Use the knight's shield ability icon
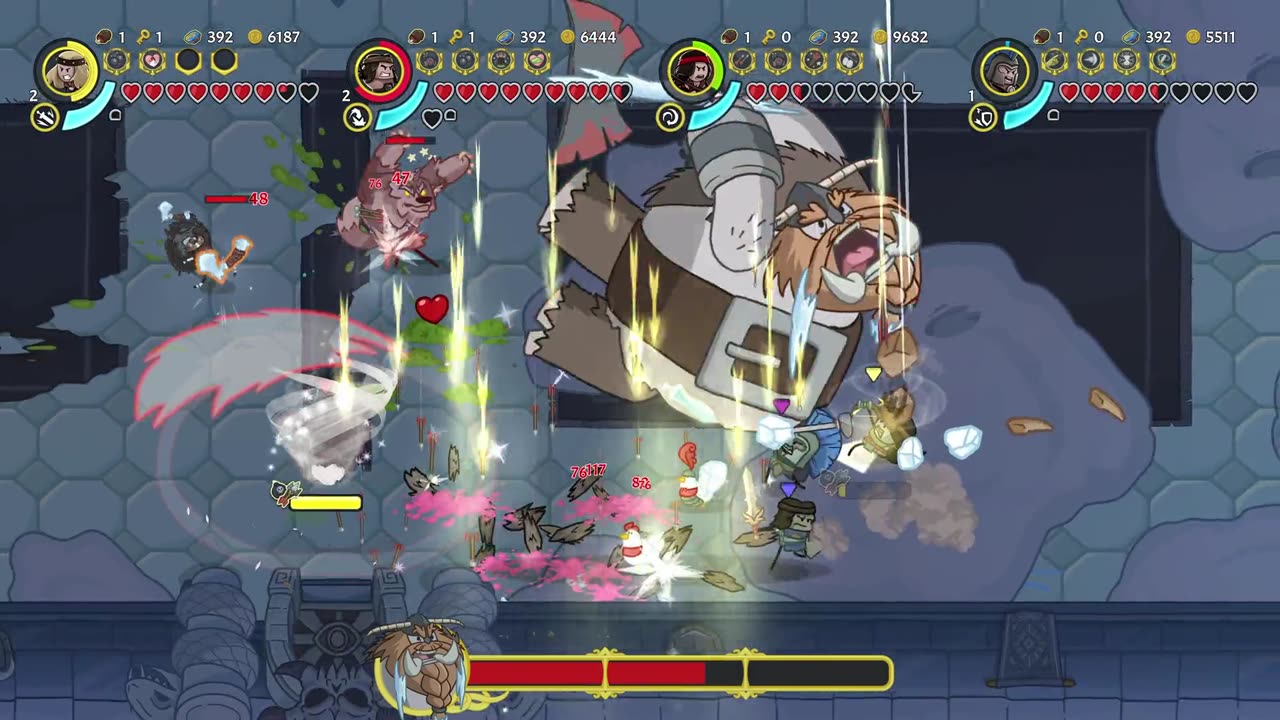The height and width of the screenshot is (720, 1280). (x=982, y=118)
